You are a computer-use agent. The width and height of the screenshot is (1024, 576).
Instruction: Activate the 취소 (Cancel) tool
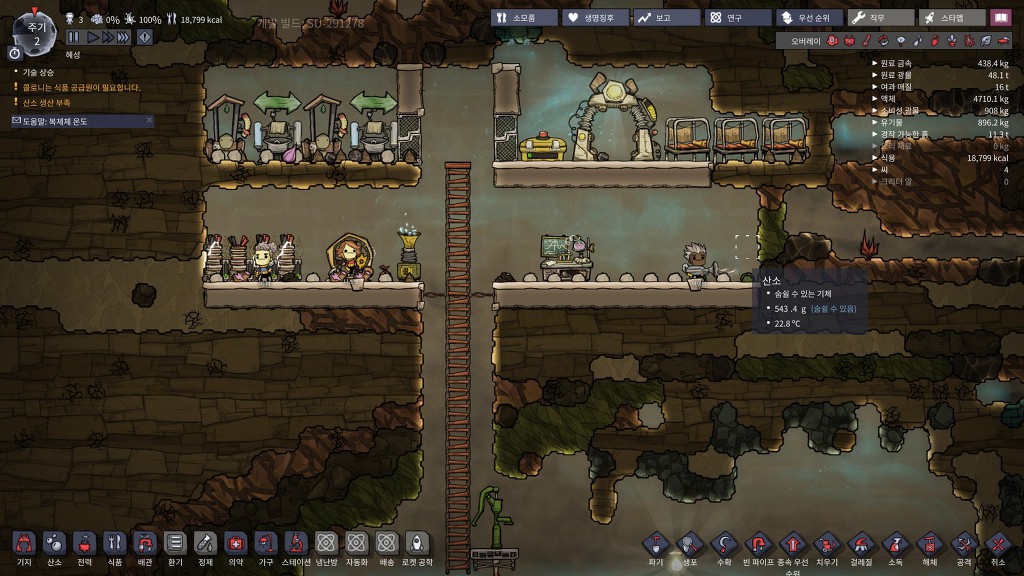(x=997, y=545)
